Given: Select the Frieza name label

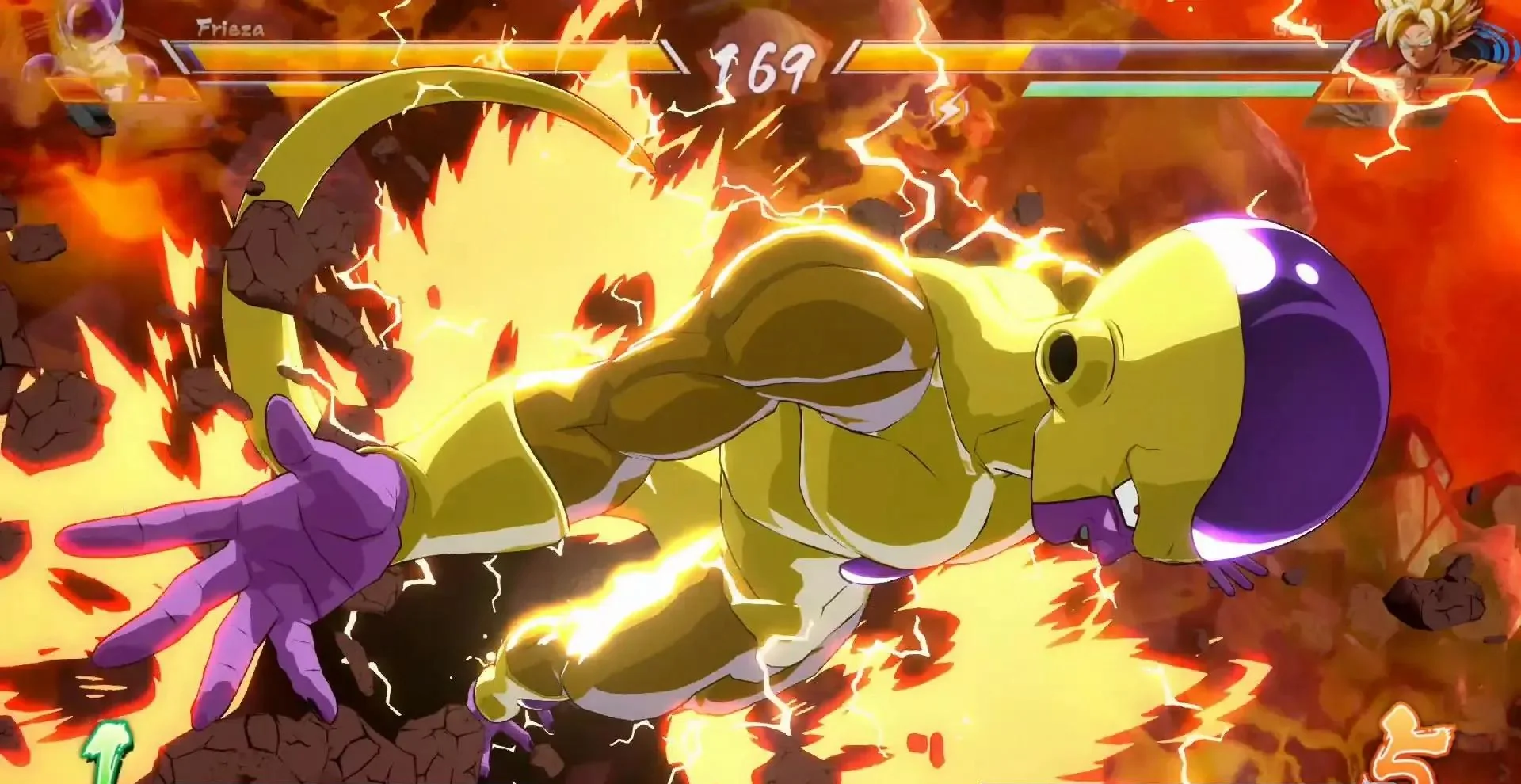Looking at the screenshot, I should pyautogui.click(x=226, y=30).
